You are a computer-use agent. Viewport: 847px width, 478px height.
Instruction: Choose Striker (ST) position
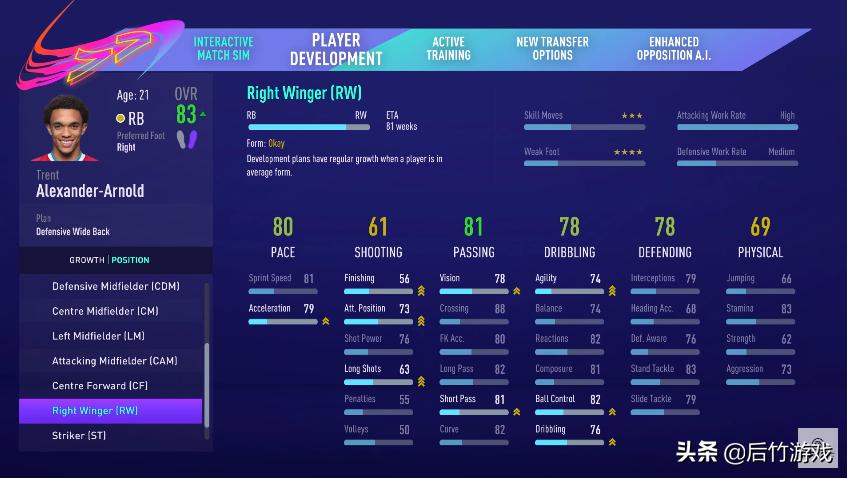point(79,436)
